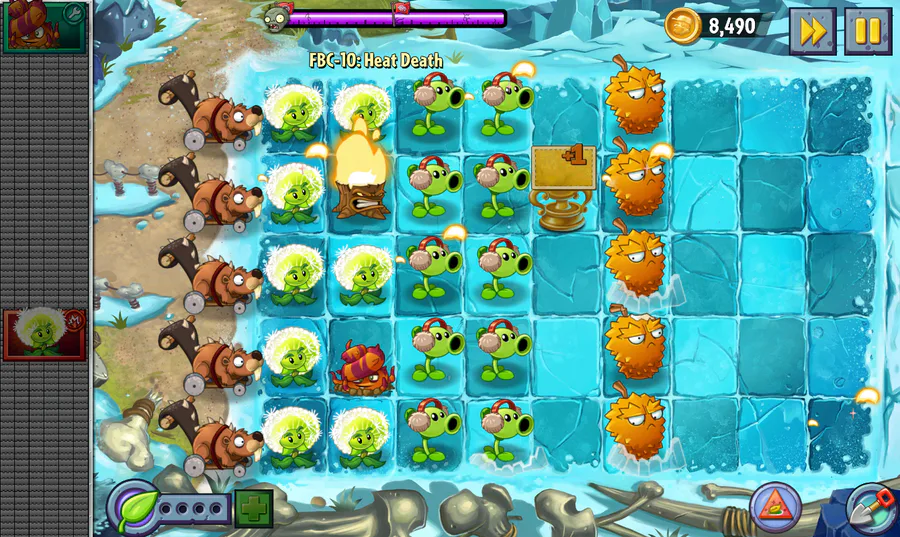Buy more Plant Food with the green plus
Viewport: 900px width, 537px height.
coord(254,508)
